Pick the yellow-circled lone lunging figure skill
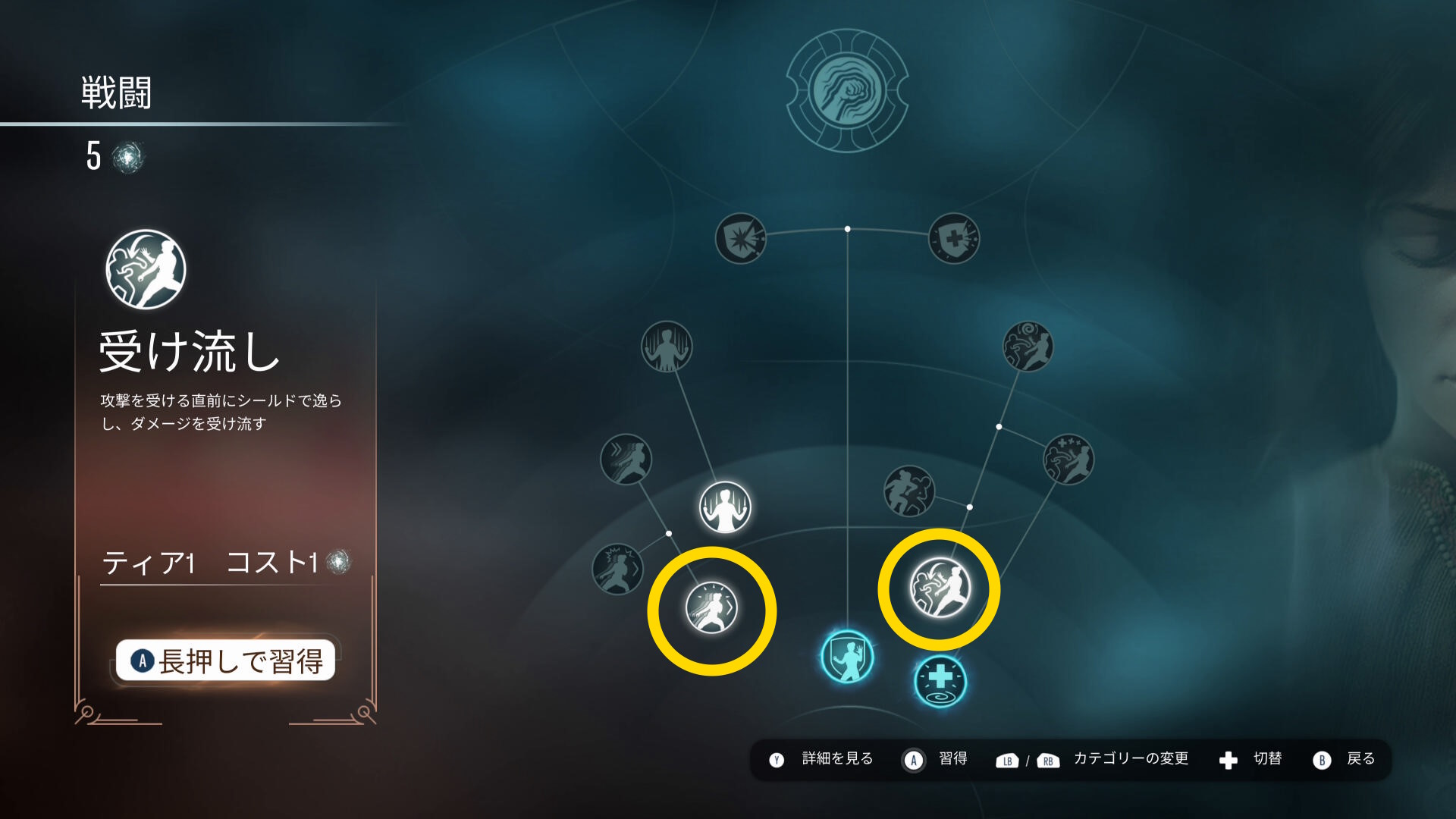Viewport: 1456px width, 819px height. 711,608
